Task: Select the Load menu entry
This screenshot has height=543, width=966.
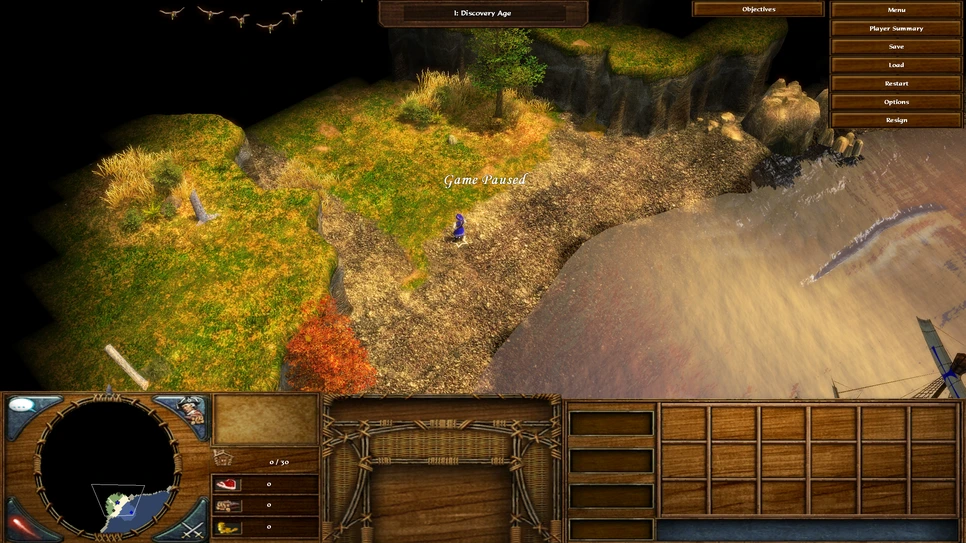Action: (896, 65)
